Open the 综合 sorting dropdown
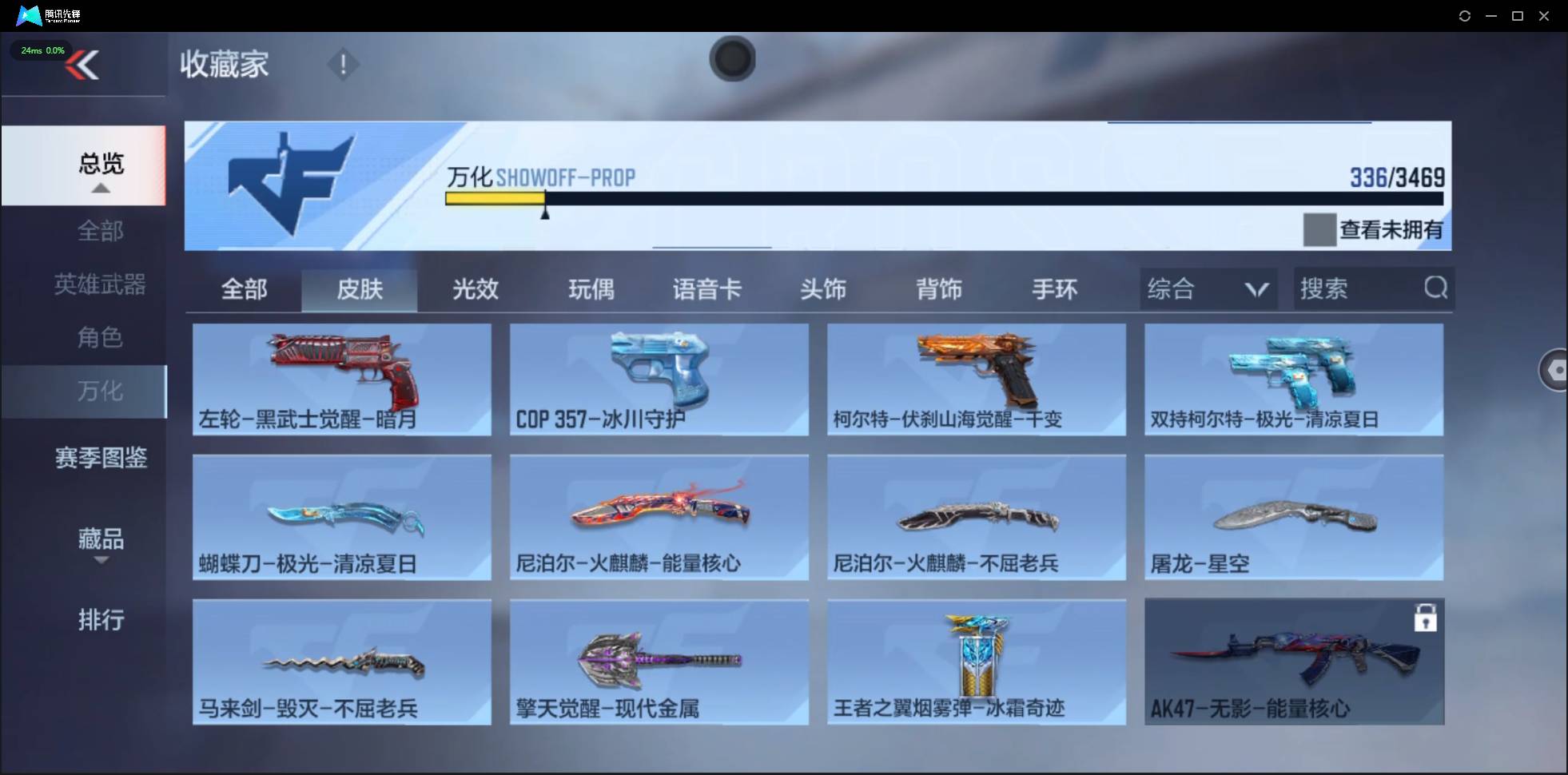The width and height of the screenshot is (1568, 775). pos(1207,288)
